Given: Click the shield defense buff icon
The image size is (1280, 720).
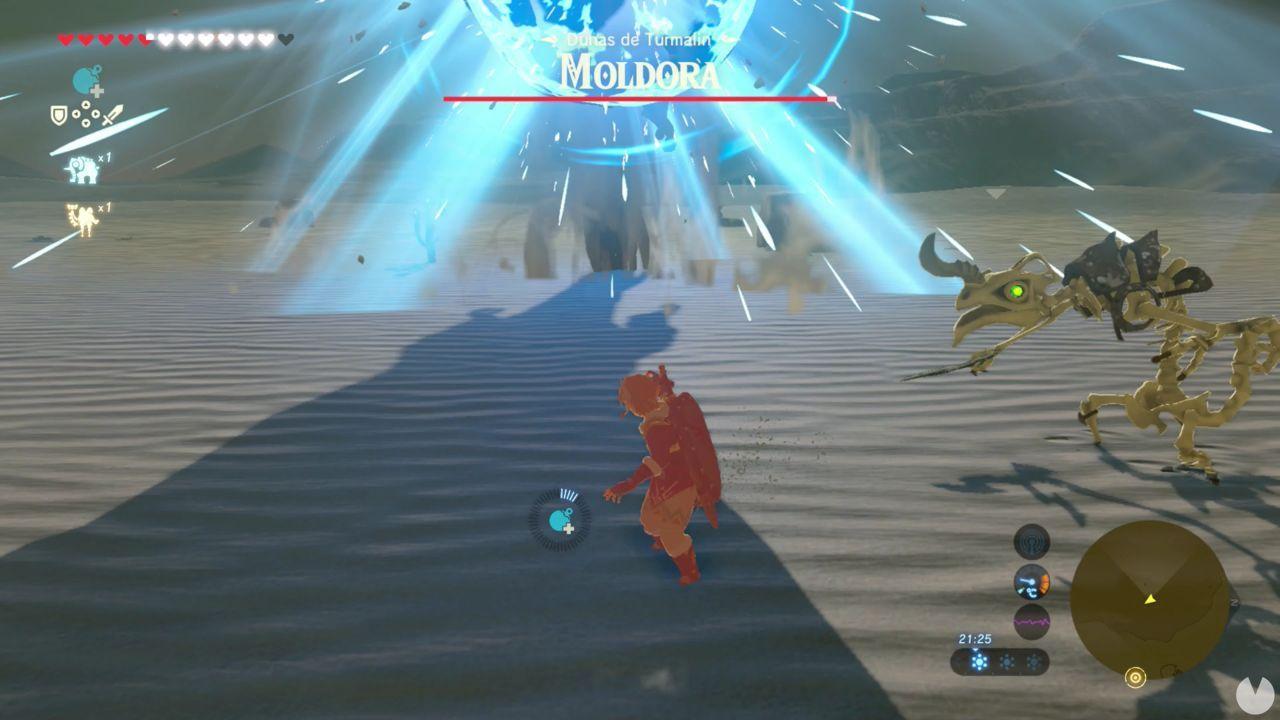Looking at the screenshot, I should point(59,114).
